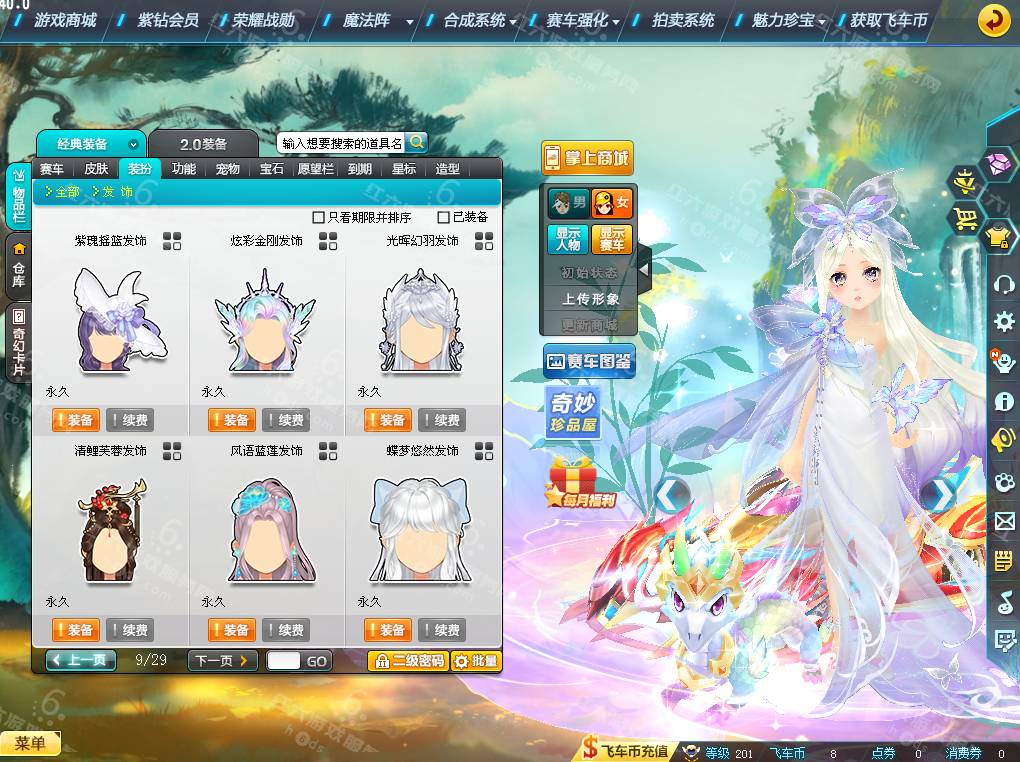Switch to the 赛车 category tab
Viewport: 1020px width, 762px height.
52,169
